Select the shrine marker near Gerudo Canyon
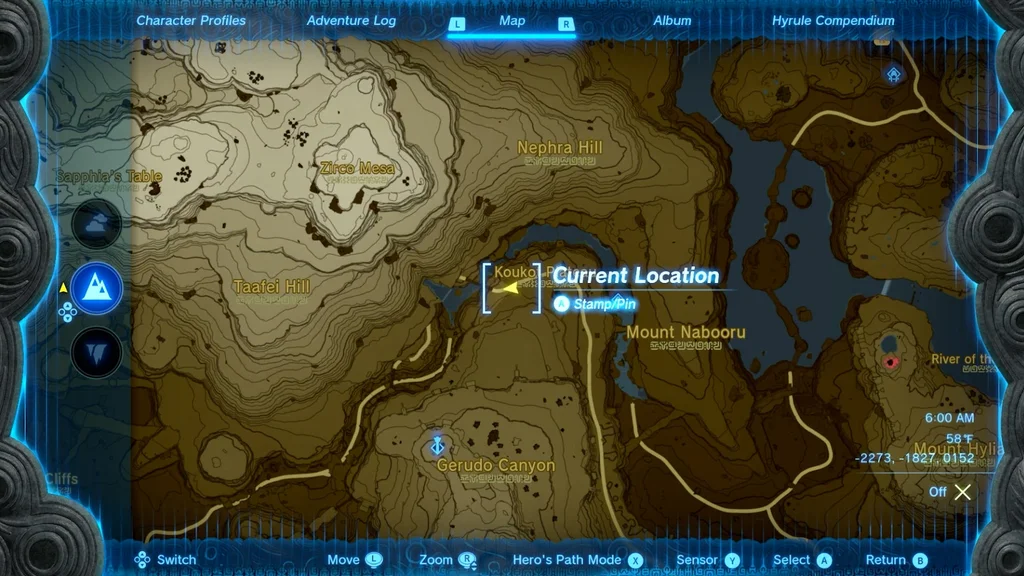1024x576 pixels. [x=436, y=444]
